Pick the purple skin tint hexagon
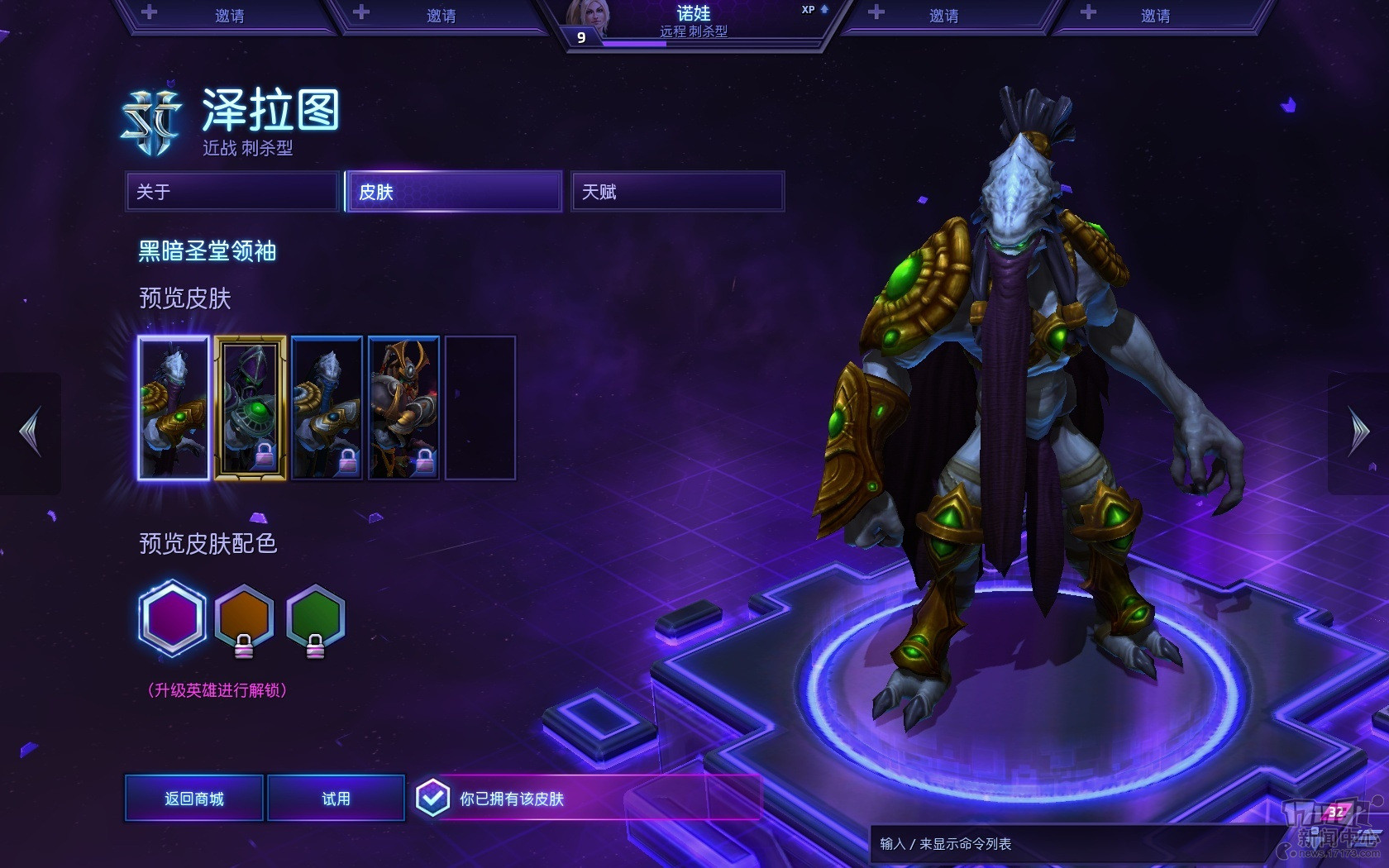1389x868 pixels. [x=172, y=618]
